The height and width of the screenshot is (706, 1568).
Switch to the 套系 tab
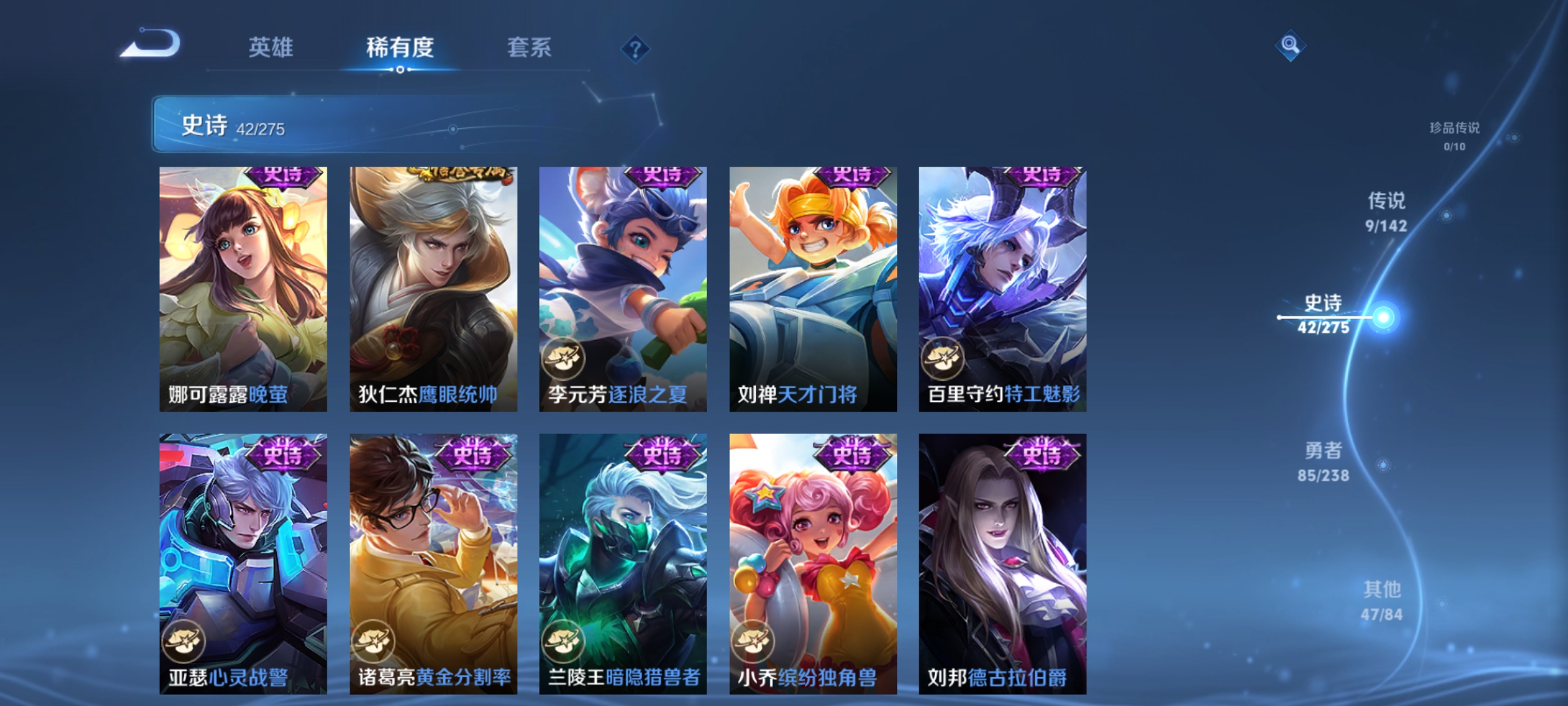coord(529,47)
